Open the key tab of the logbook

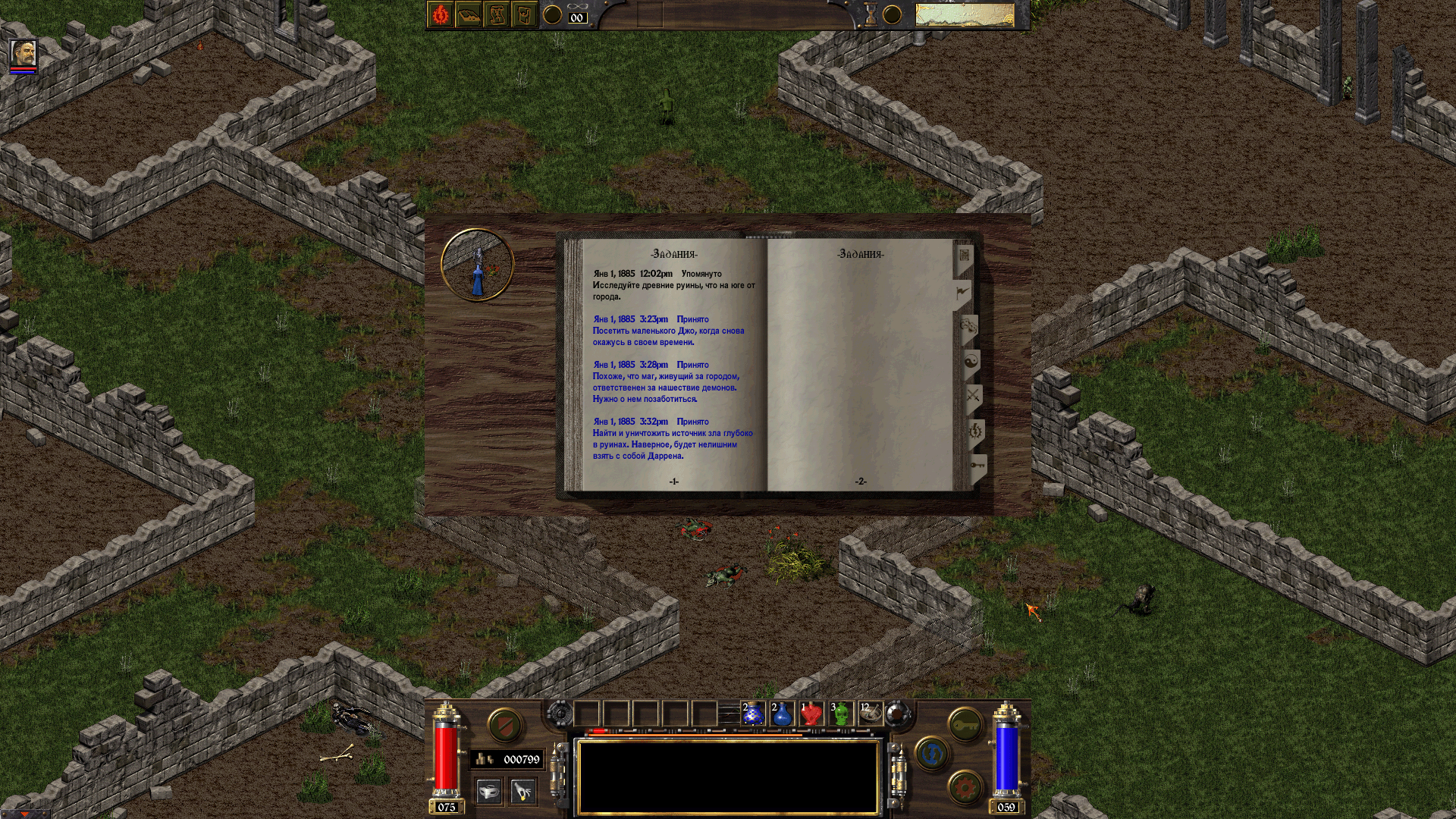tap(977, 465)
